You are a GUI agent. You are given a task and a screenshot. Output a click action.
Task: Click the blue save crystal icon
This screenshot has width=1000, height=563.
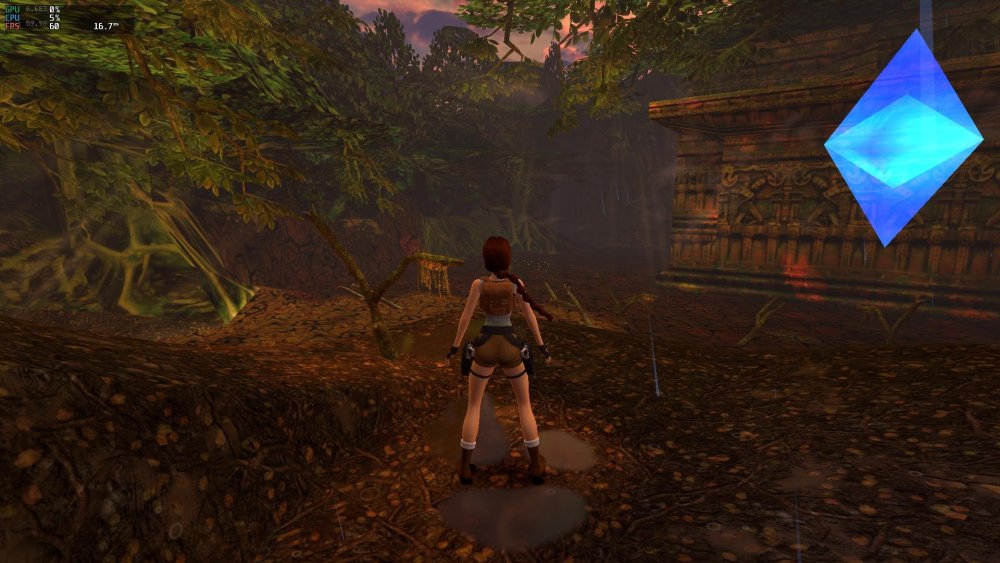(903, 138)
